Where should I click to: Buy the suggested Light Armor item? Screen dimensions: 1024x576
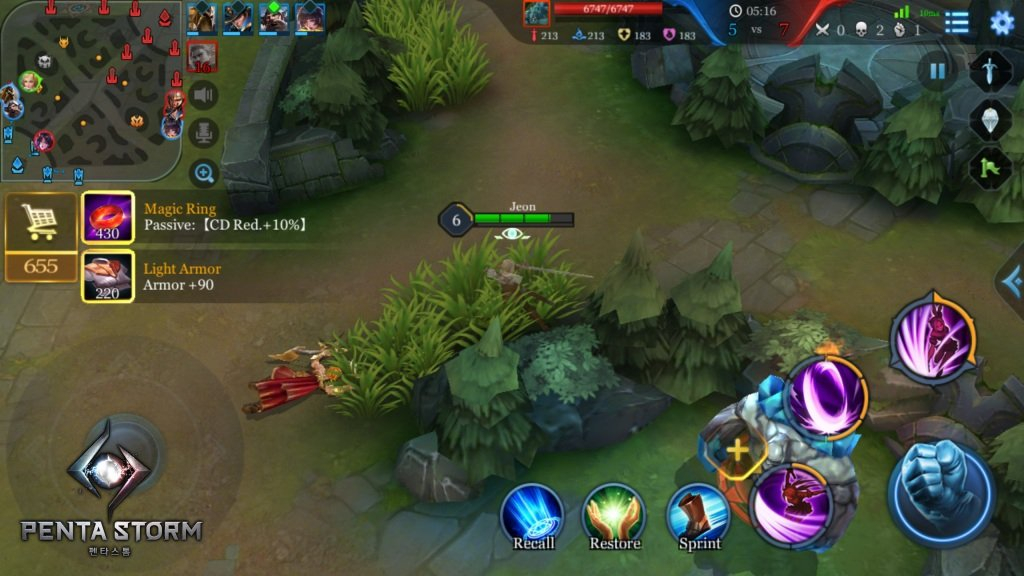pyautogui.click(x=108, y=277)
